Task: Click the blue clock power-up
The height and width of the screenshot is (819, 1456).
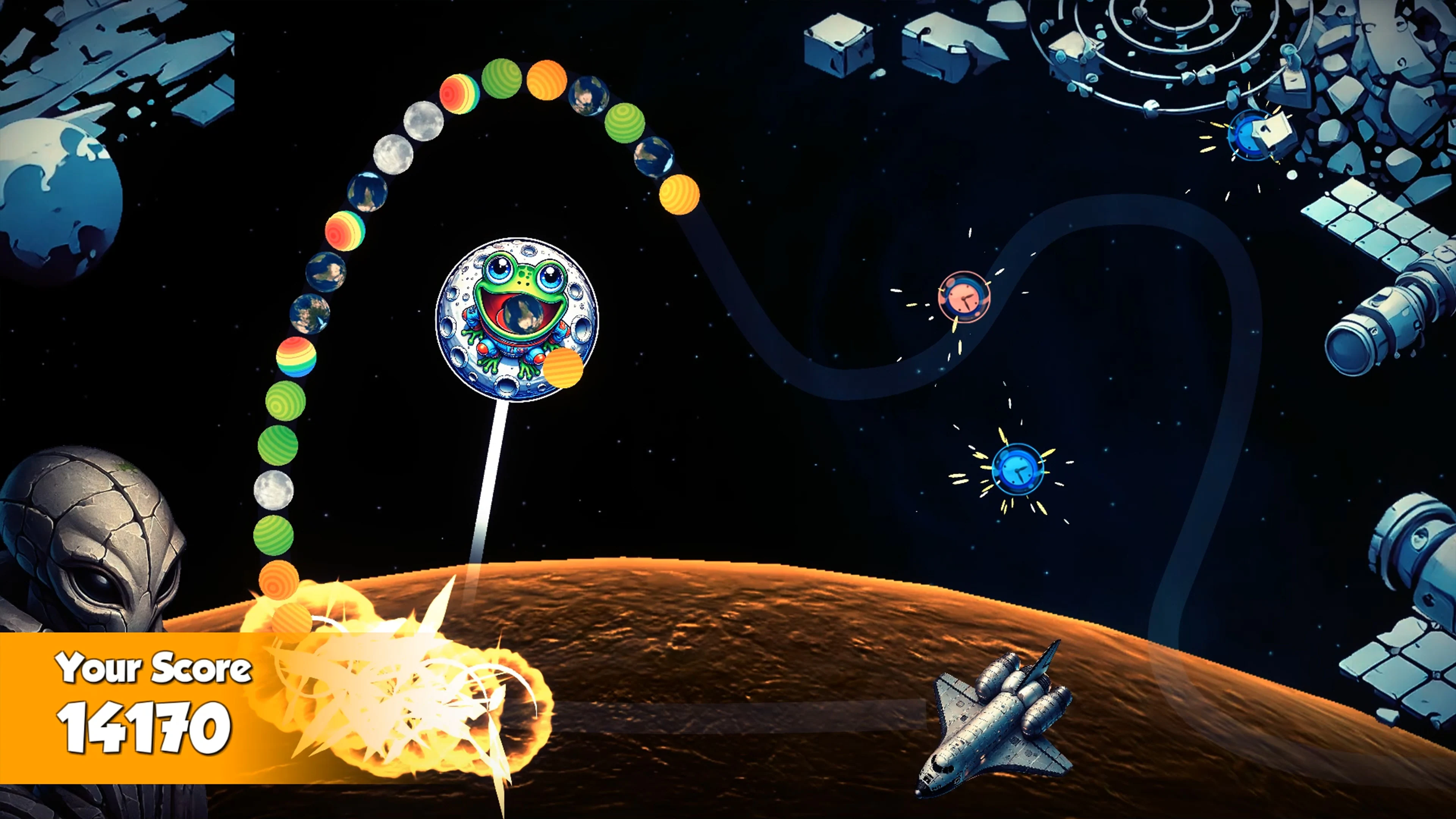Action: 1017,469
